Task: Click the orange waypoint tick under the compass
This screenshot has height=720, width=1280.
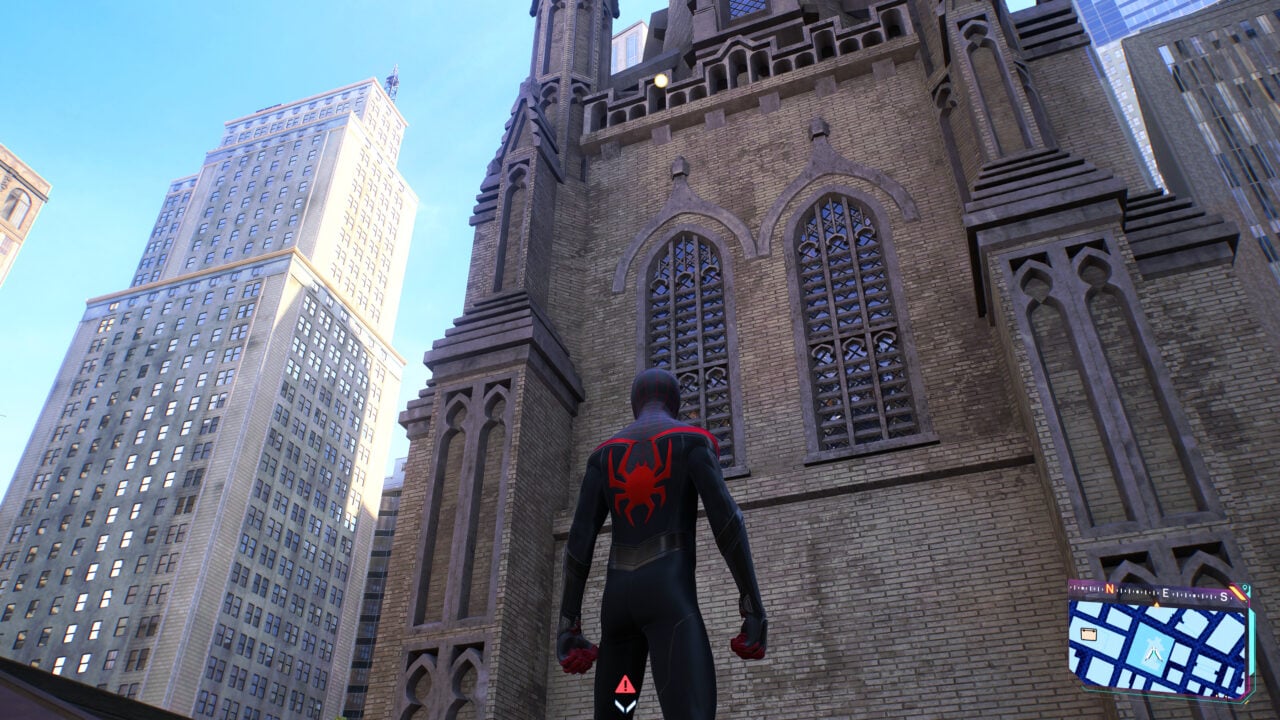Action: click(x=1157, y=604)
